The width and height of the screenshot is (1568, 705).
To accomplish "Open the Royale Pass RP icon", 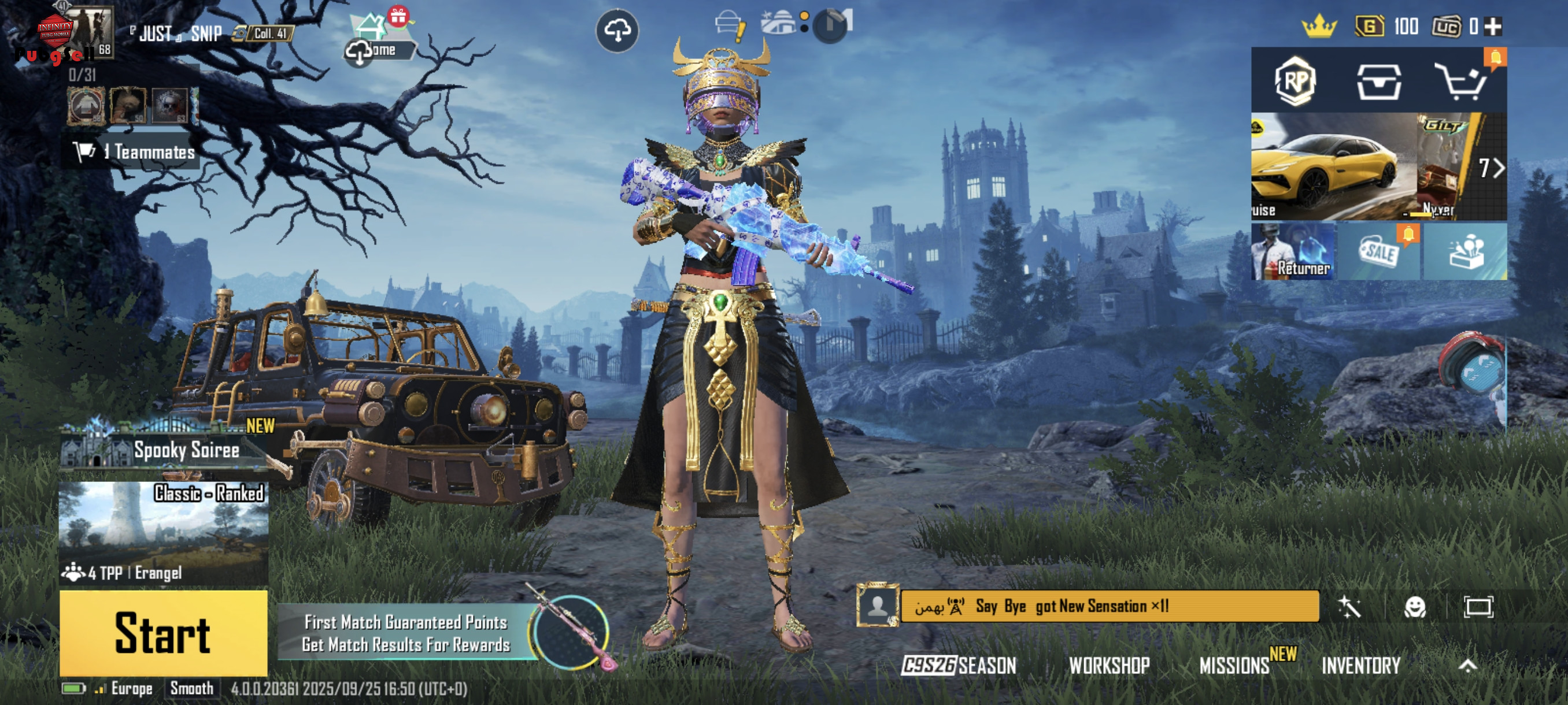I will [x=1295, y=81].
